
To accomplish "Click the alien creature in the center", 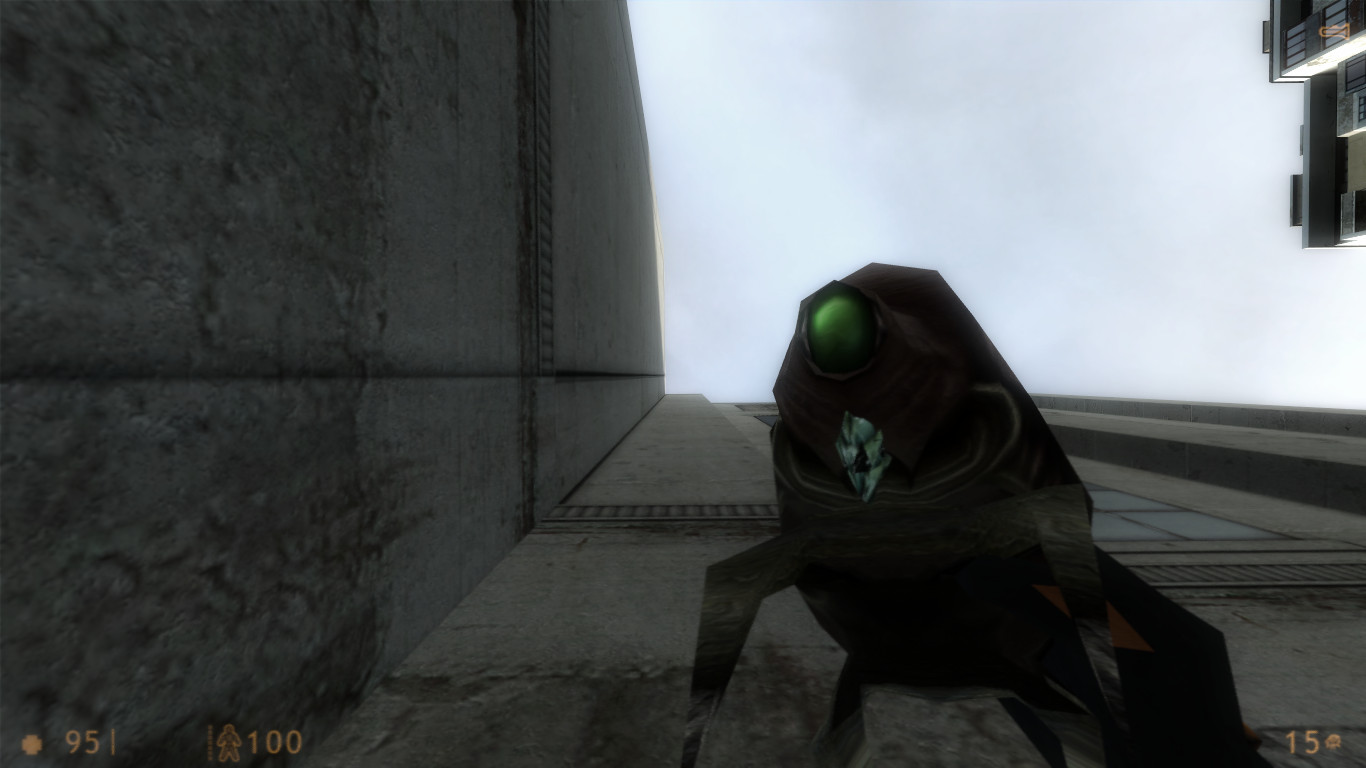I will point(900,450).
